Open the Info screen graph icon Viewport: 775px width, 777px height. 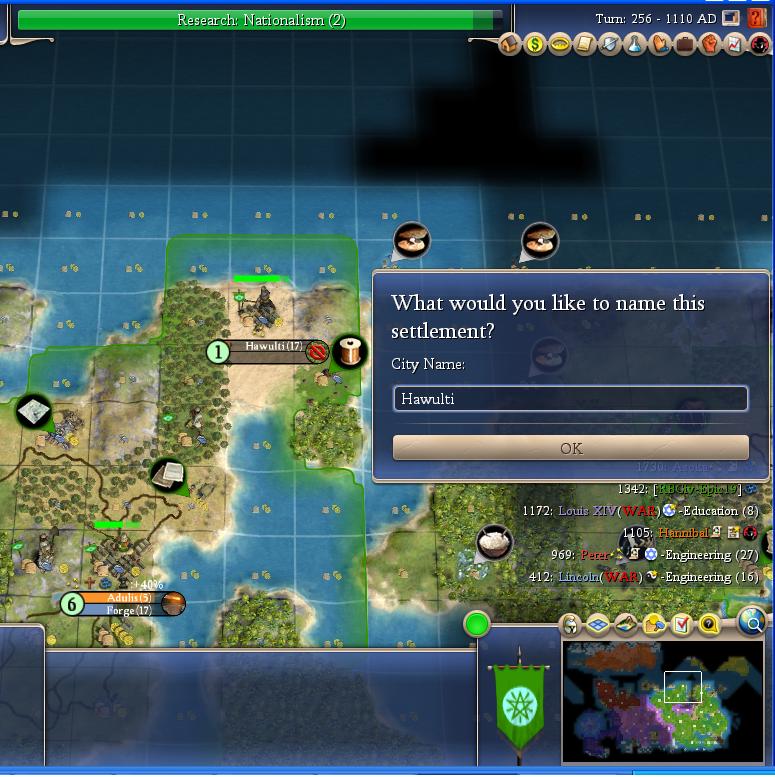[735, 45]
